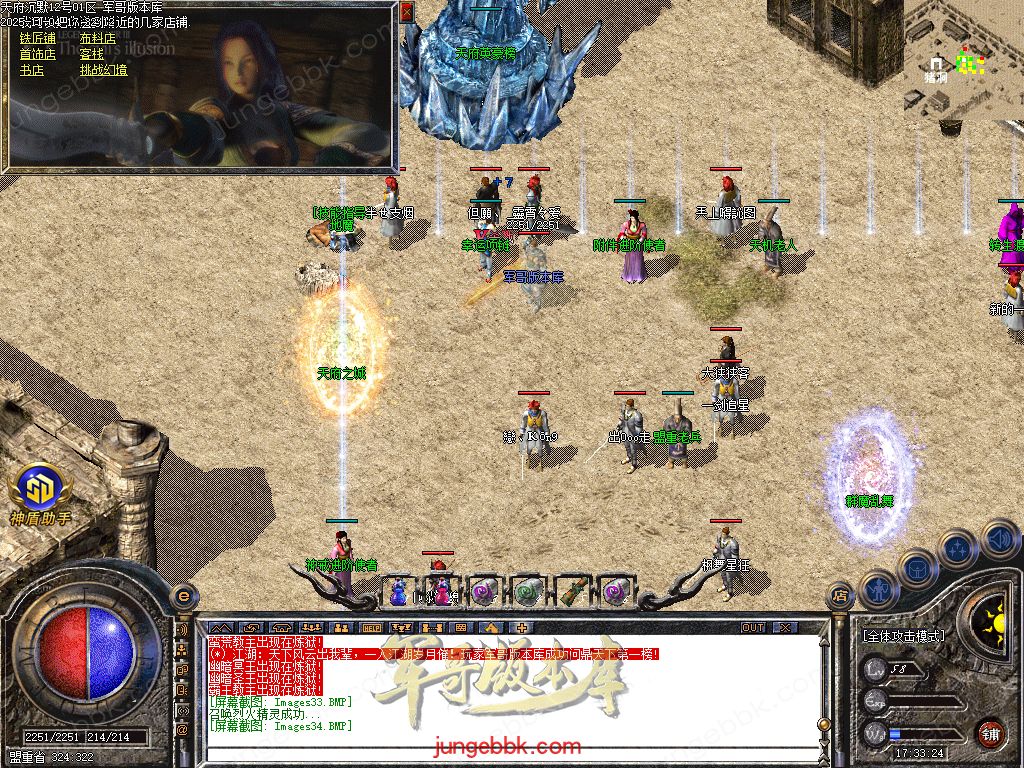Open the orange 店 shop button
This screenshot has width=1024, height=768.
click(841, 597)
